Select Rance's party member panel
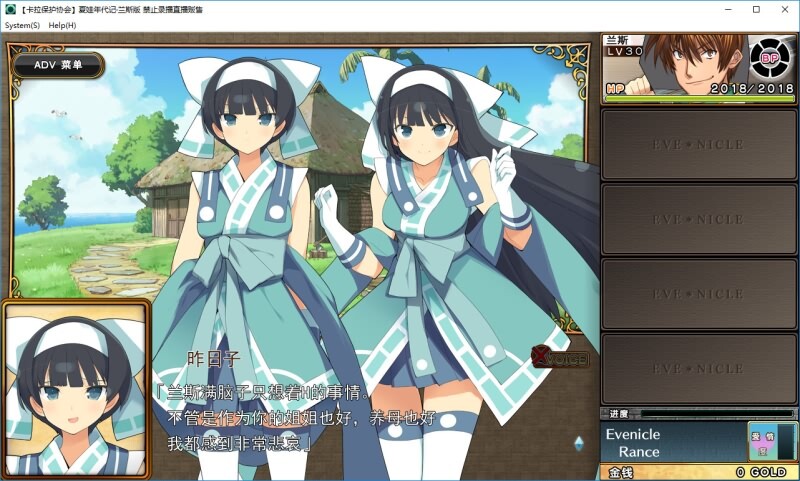The height and width of the screenshot is (481, 800). pyautogui.click(x=700, y=68)
